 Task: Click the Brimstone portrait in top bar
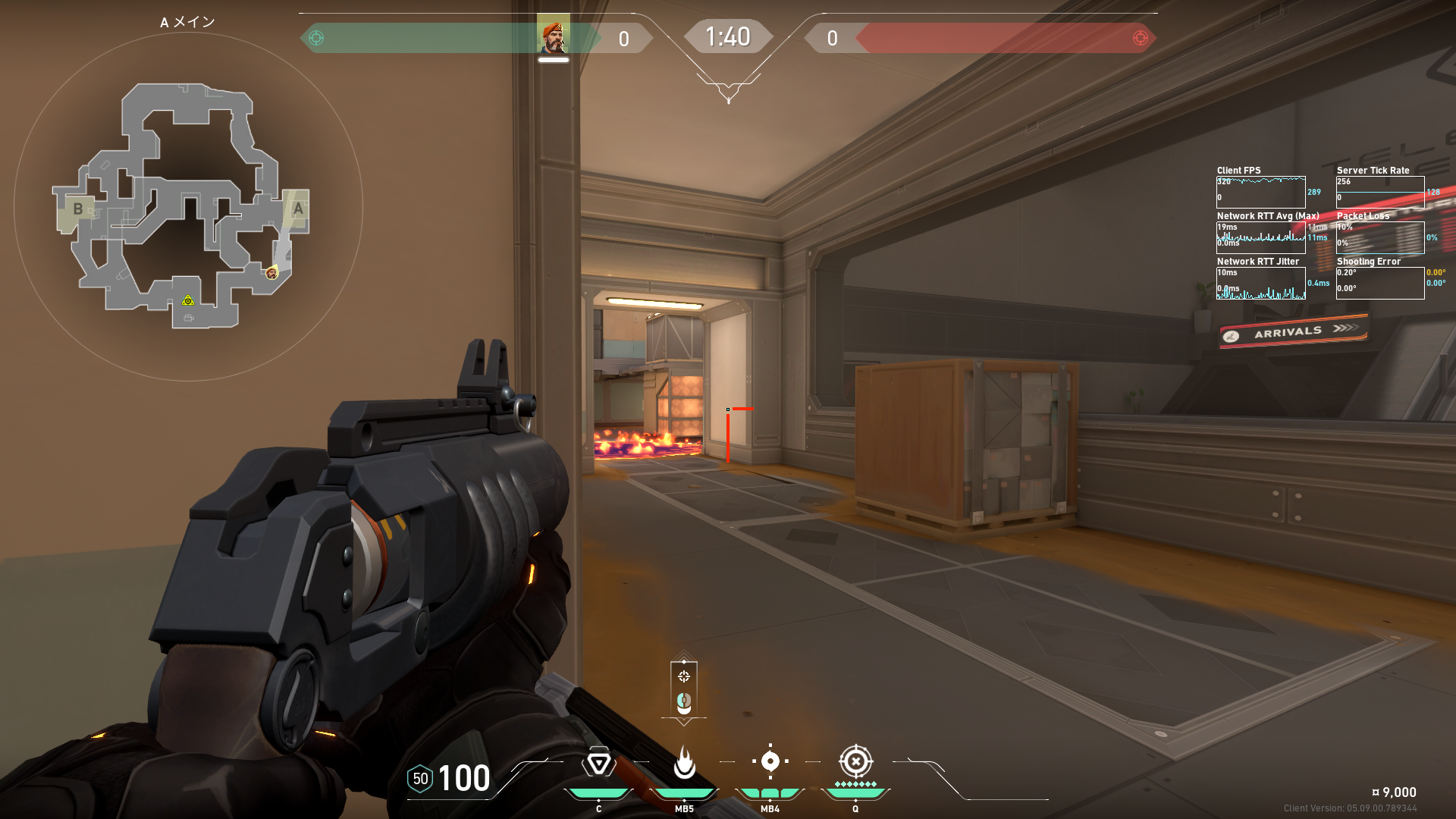tap(554, 37)
